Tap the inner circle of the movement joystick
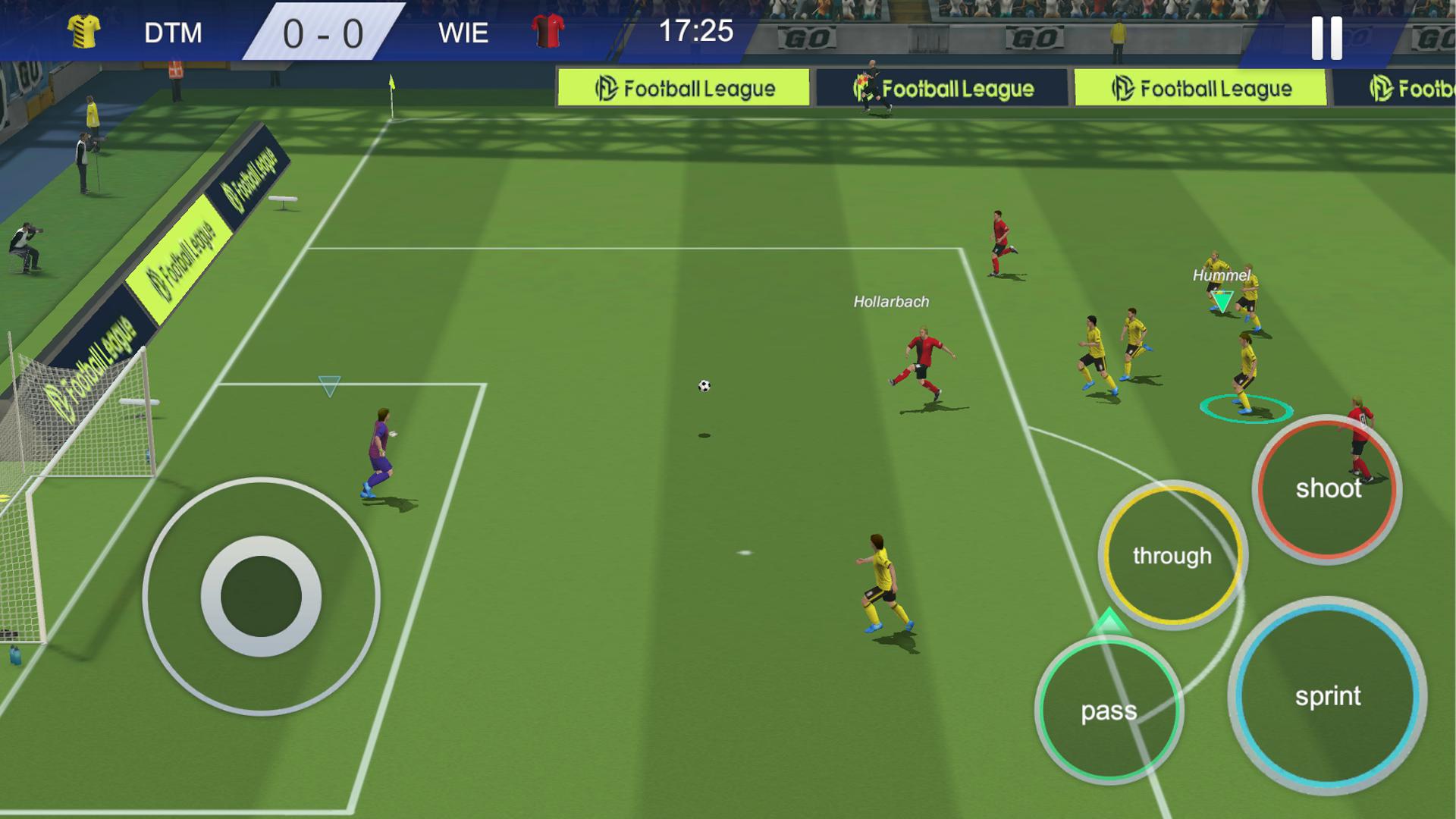 (x=260, y=597)
